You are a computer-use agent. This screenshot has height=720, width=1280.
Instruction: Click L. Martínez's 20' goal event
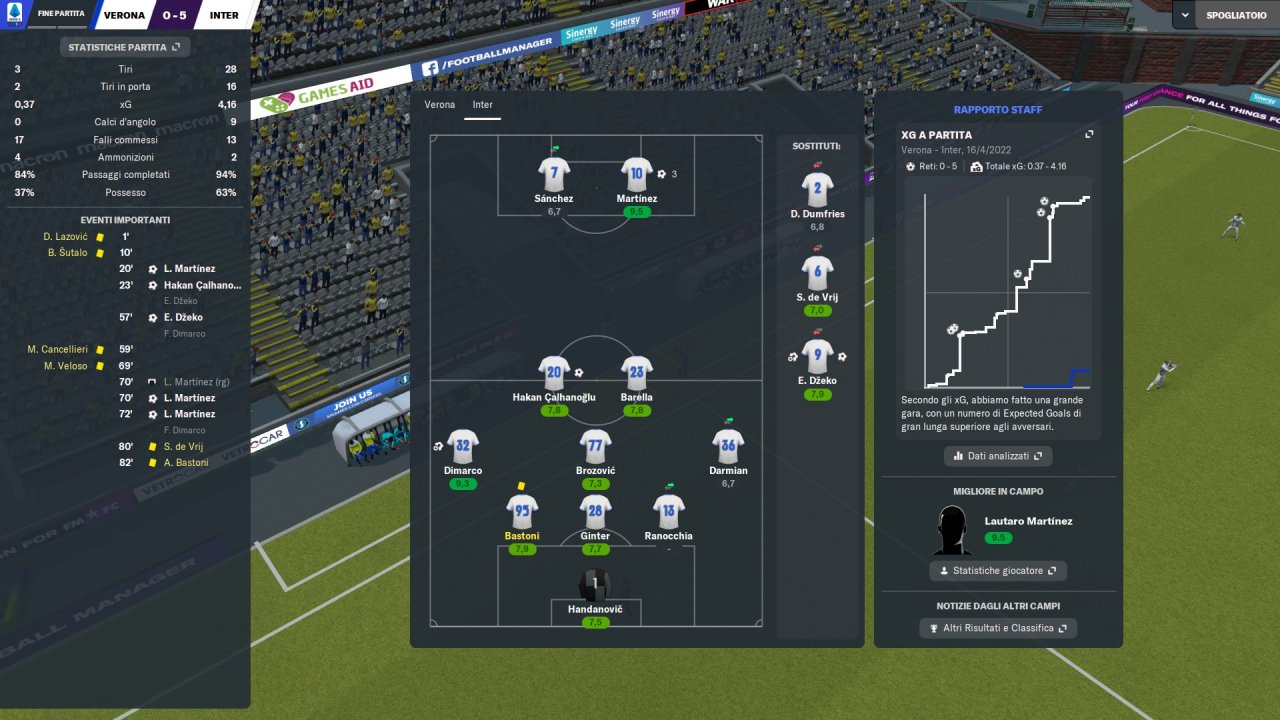(189, 269)
